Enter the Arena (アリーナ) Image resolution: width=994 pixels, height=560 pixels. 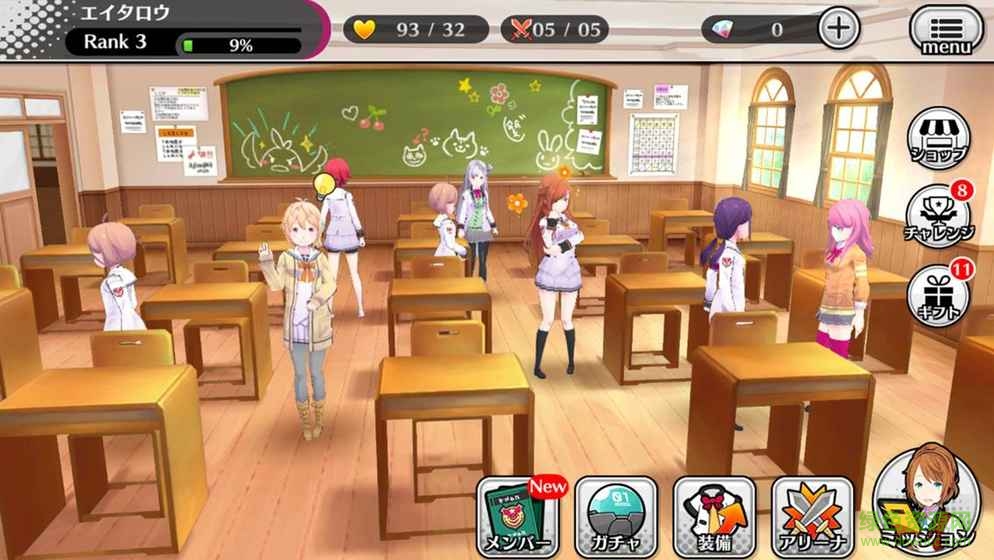click(x=812, y=517)
